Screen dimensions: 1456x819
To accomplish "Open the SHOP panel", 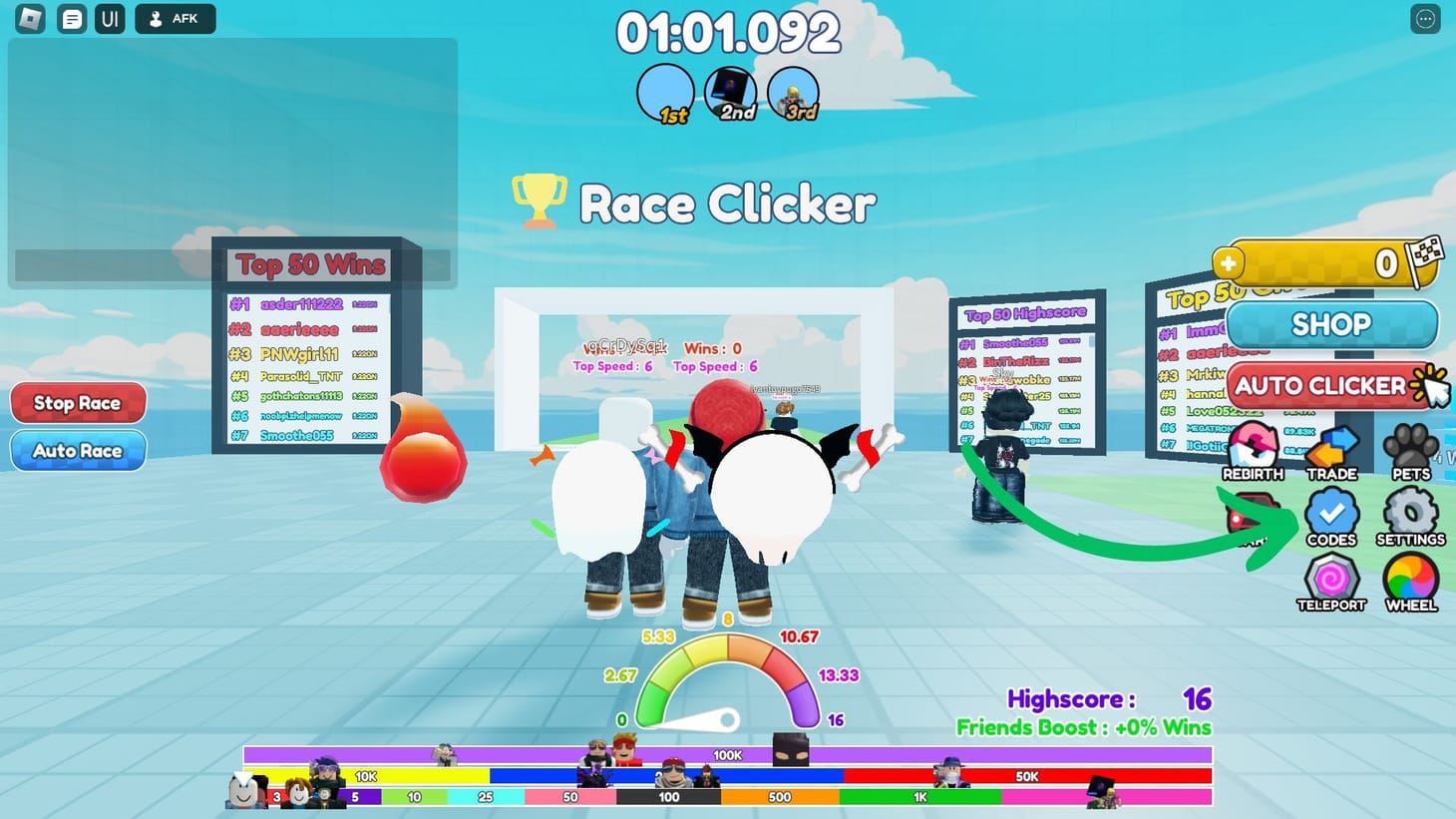I will pyautogui.click(x=1332, y=324).
